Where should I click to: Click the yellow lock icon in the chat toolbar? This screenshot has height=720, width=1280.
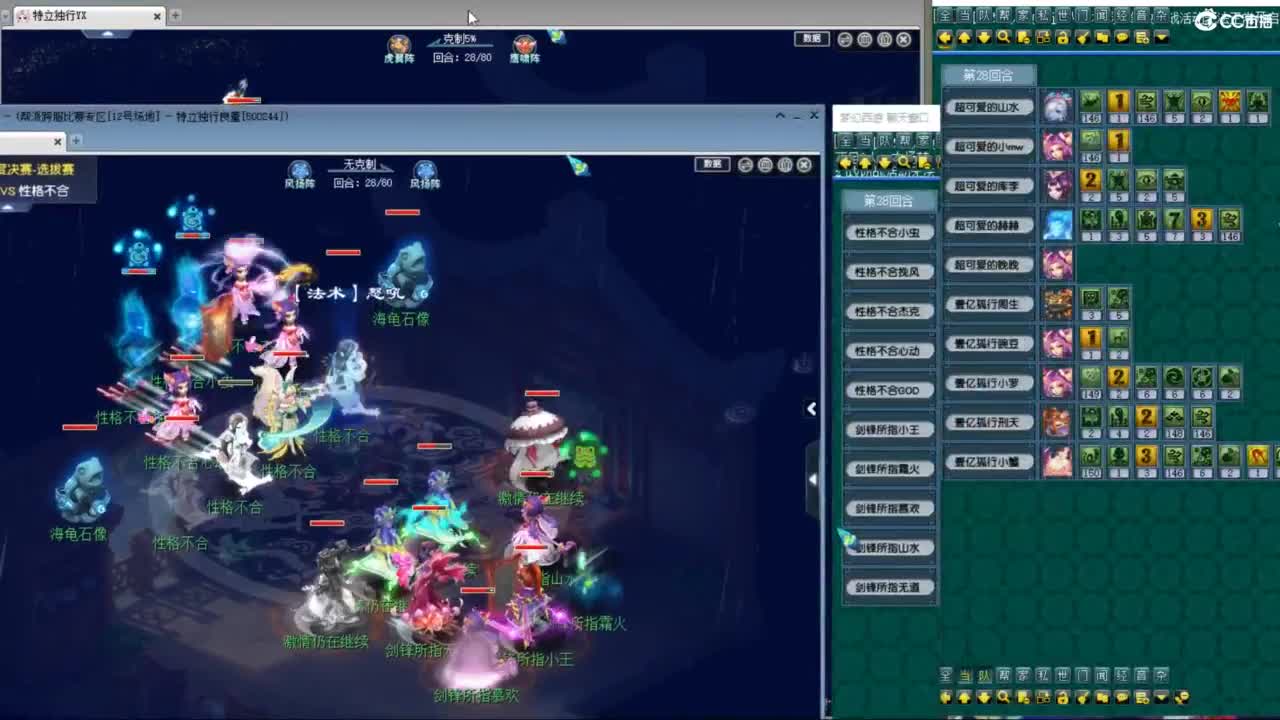tap(1061, 39)
